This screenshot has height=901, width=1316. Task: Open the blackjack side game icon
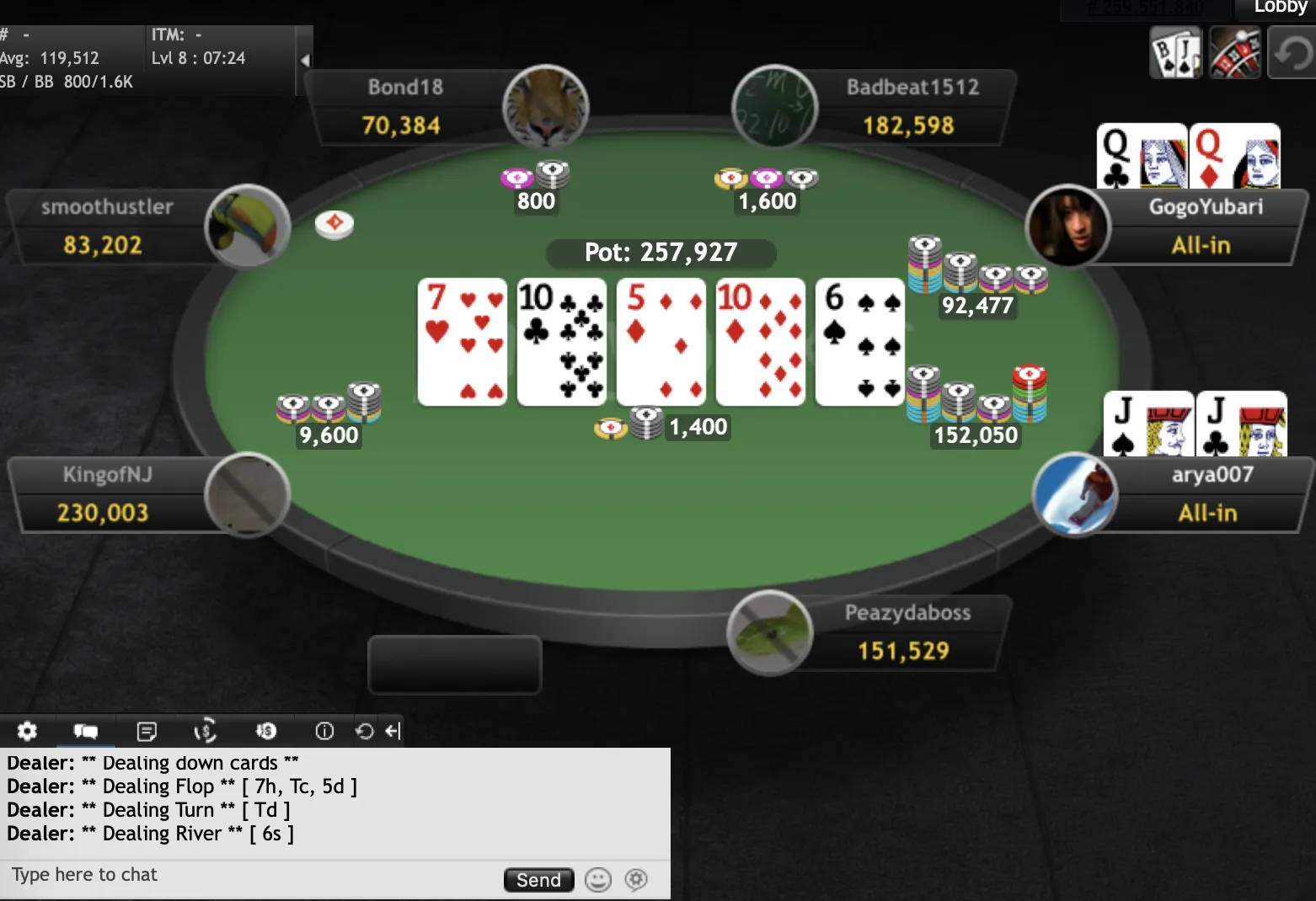pyautogui.click(x=1175, y=52)
